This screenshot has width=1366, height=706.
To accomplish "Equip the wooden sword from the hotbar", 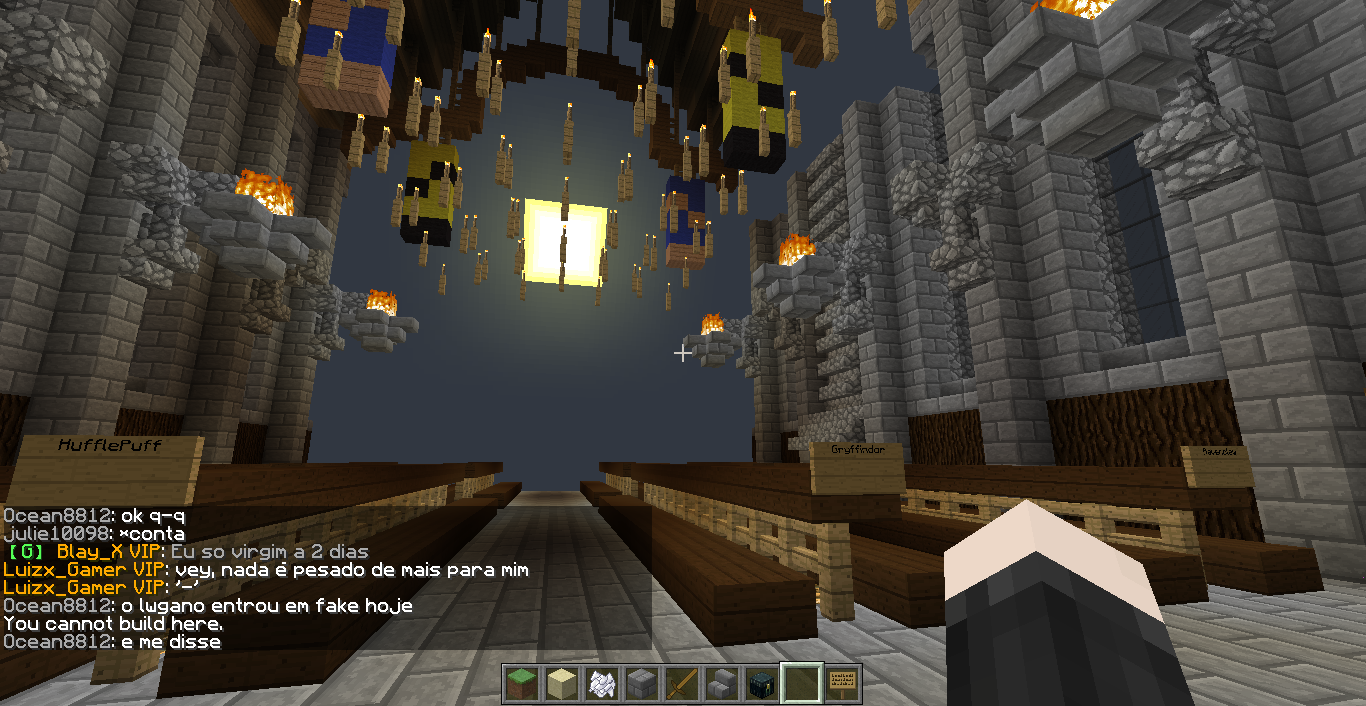I will (x=681, y=684).
